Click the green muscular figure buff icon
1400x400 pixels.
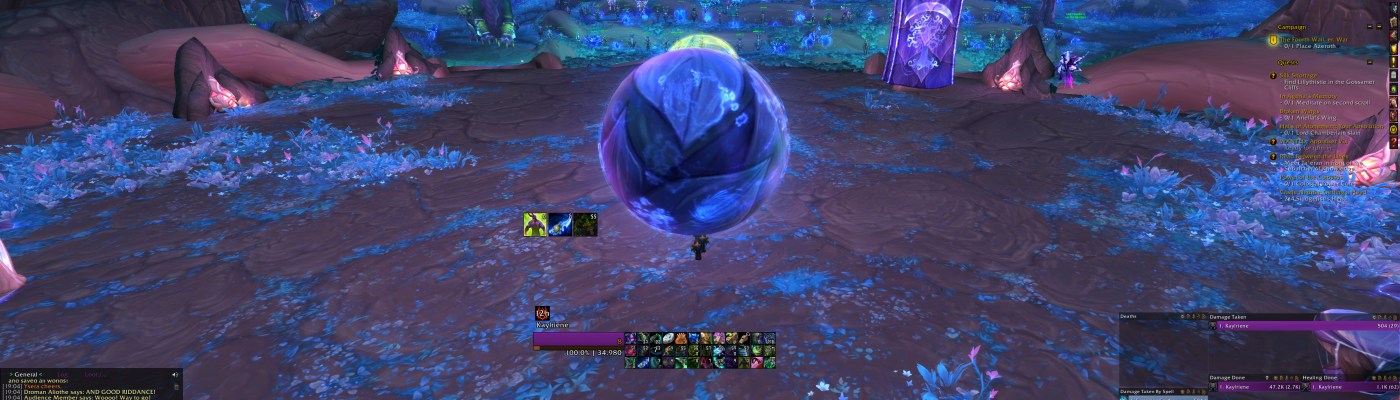coord(535,224)
